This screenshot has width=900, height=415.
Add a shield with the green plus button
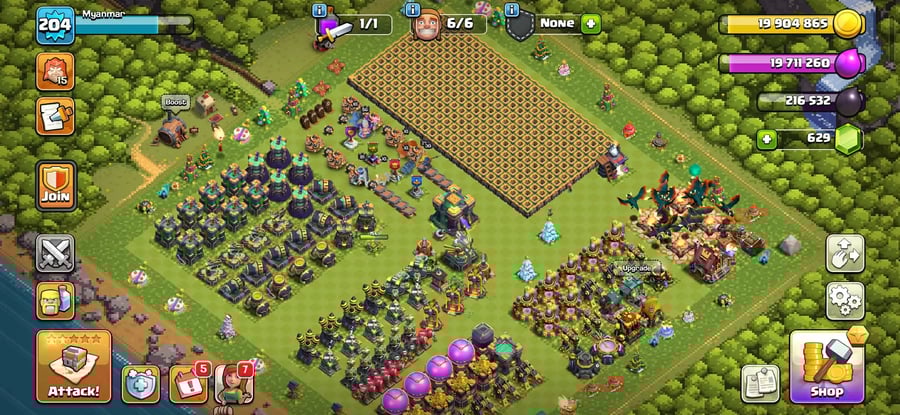[590, 23]
